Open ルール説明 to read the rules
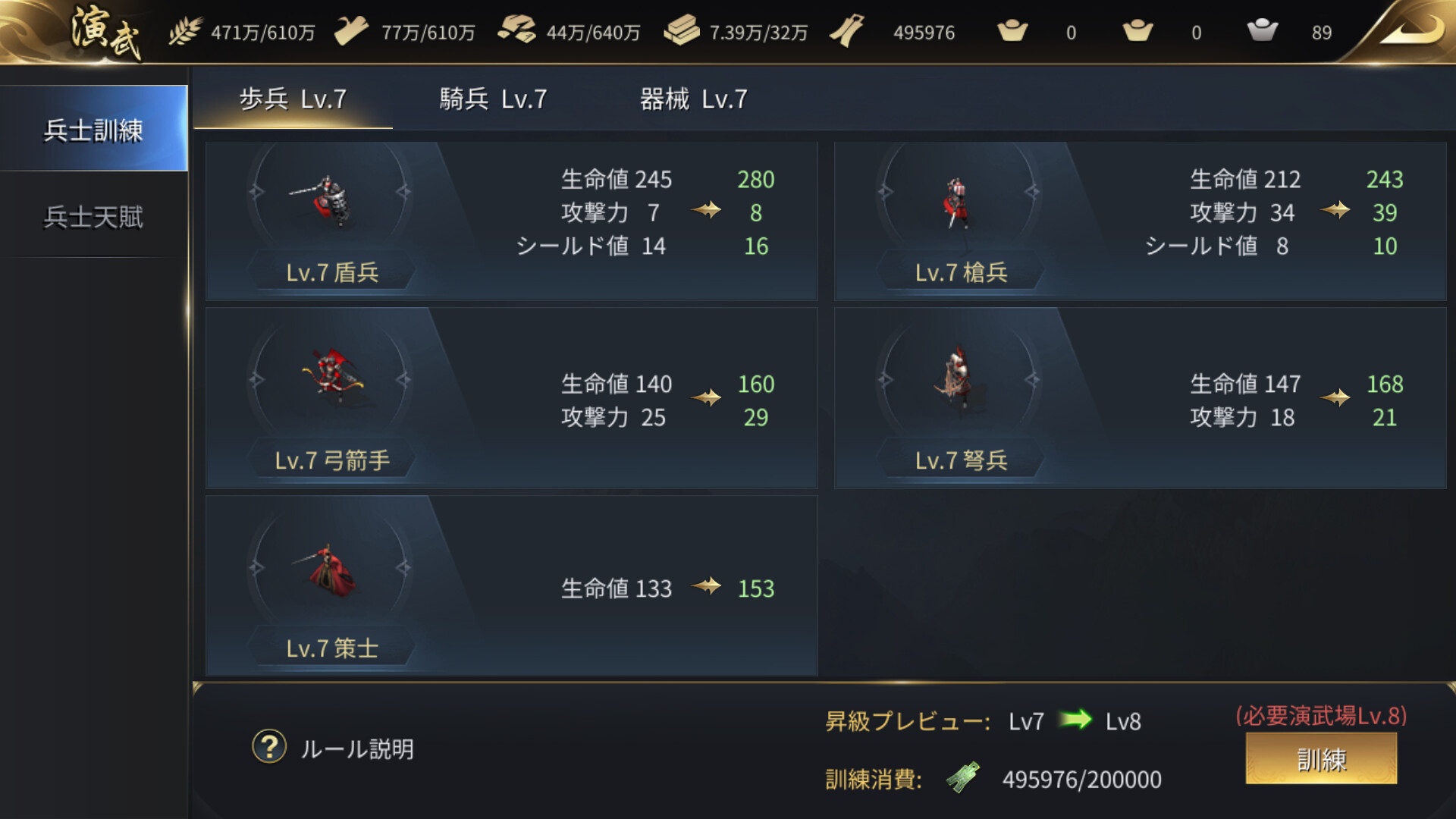This screenshot has height=819, width=1456. (x=356, y=748)
